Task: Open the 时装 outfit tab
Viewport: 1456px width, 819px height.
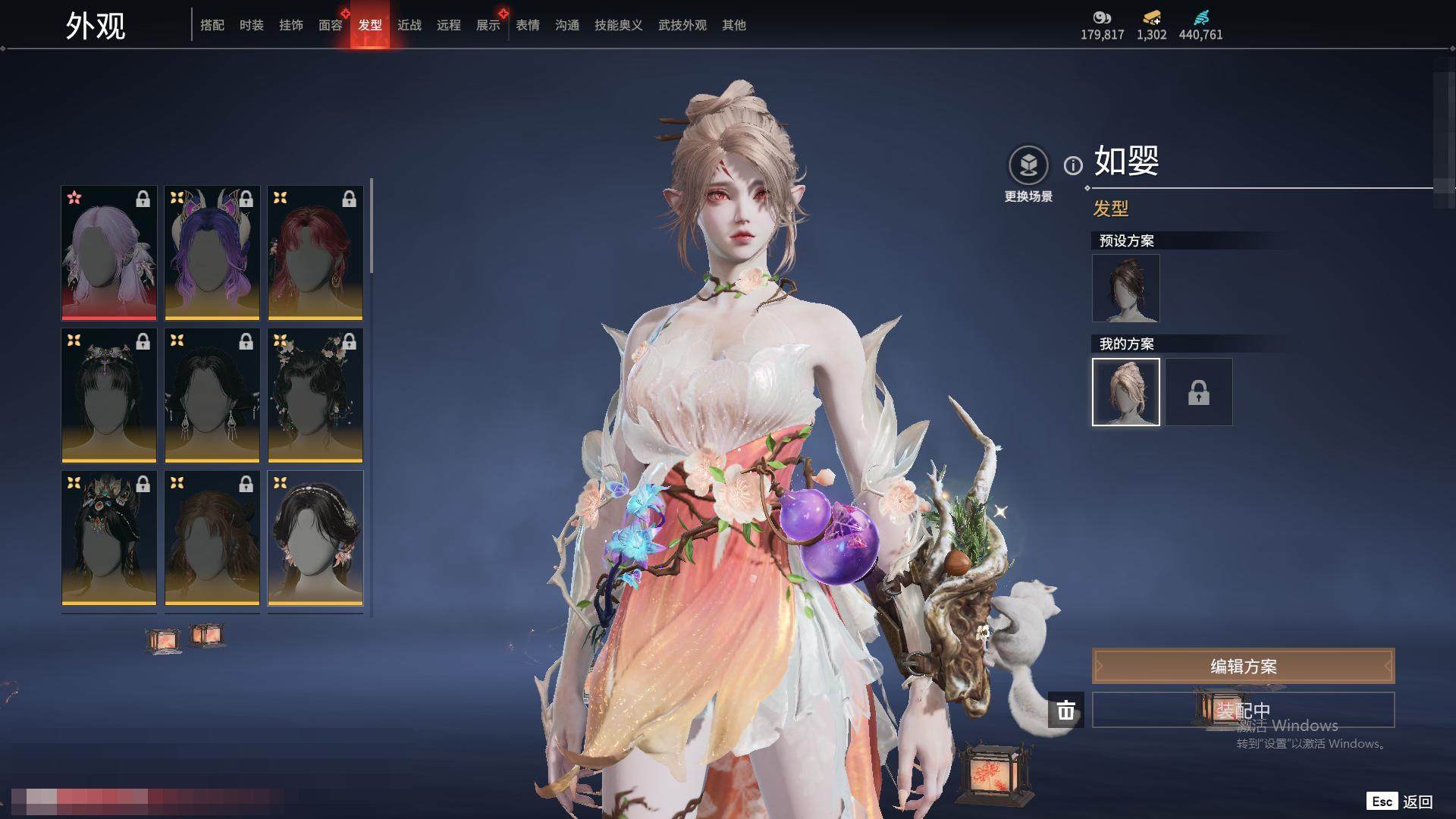Action: [x=251, y=25]
